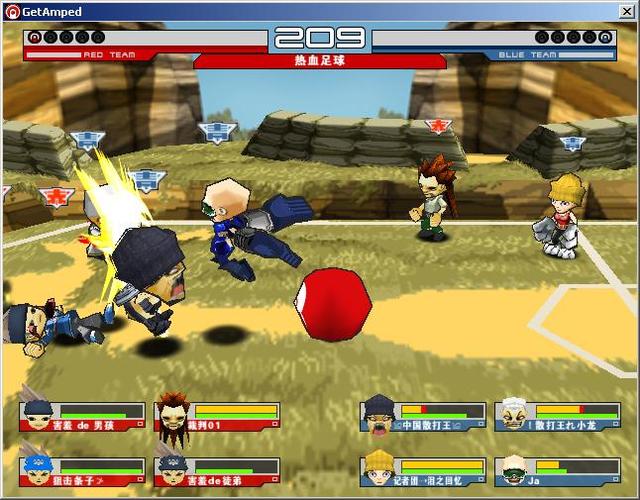Viewport: 640px width, 500px height.
Task: Choose the 记者团·泪之回忆 player panel
Action: 424,471
